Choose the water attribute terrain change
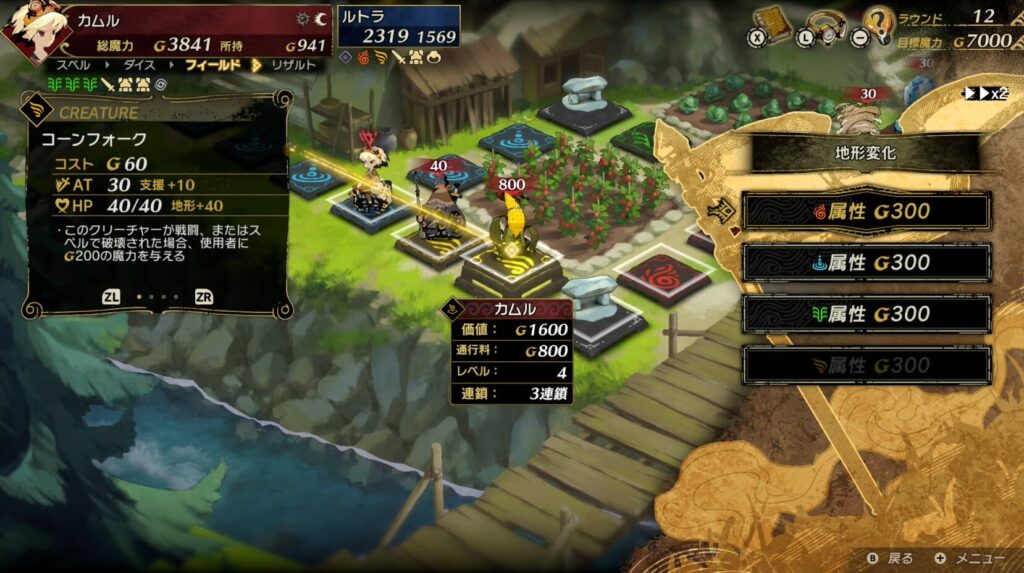Image resolution: width=1024 pixels, height=573 pixels. (x=866, y=263)
